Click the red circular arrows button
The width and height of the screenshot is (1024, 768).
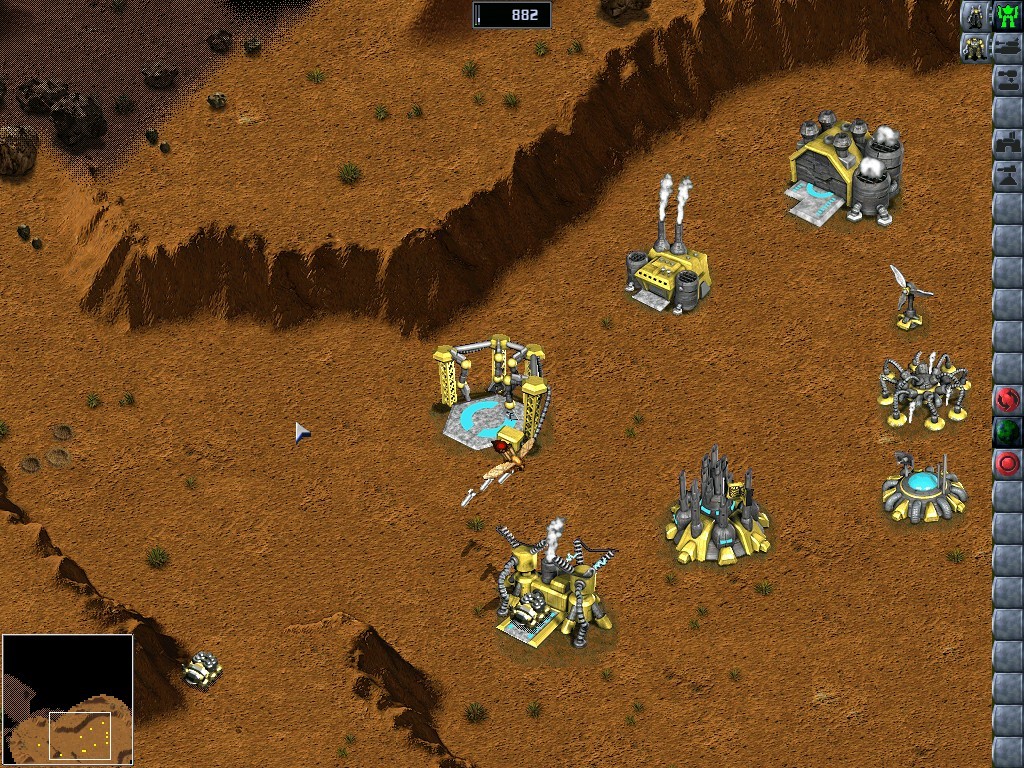point(1007,400)
